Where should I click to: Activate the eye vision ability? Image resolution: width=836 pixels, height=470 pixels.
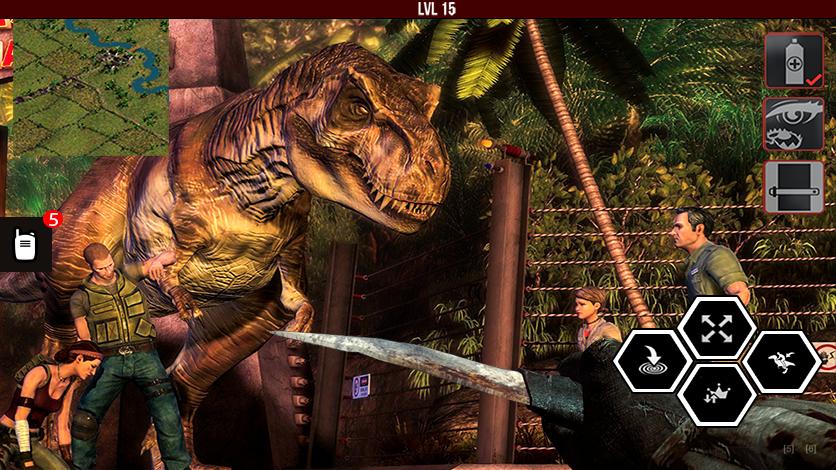pyautogui.click(x=794, y=124)
